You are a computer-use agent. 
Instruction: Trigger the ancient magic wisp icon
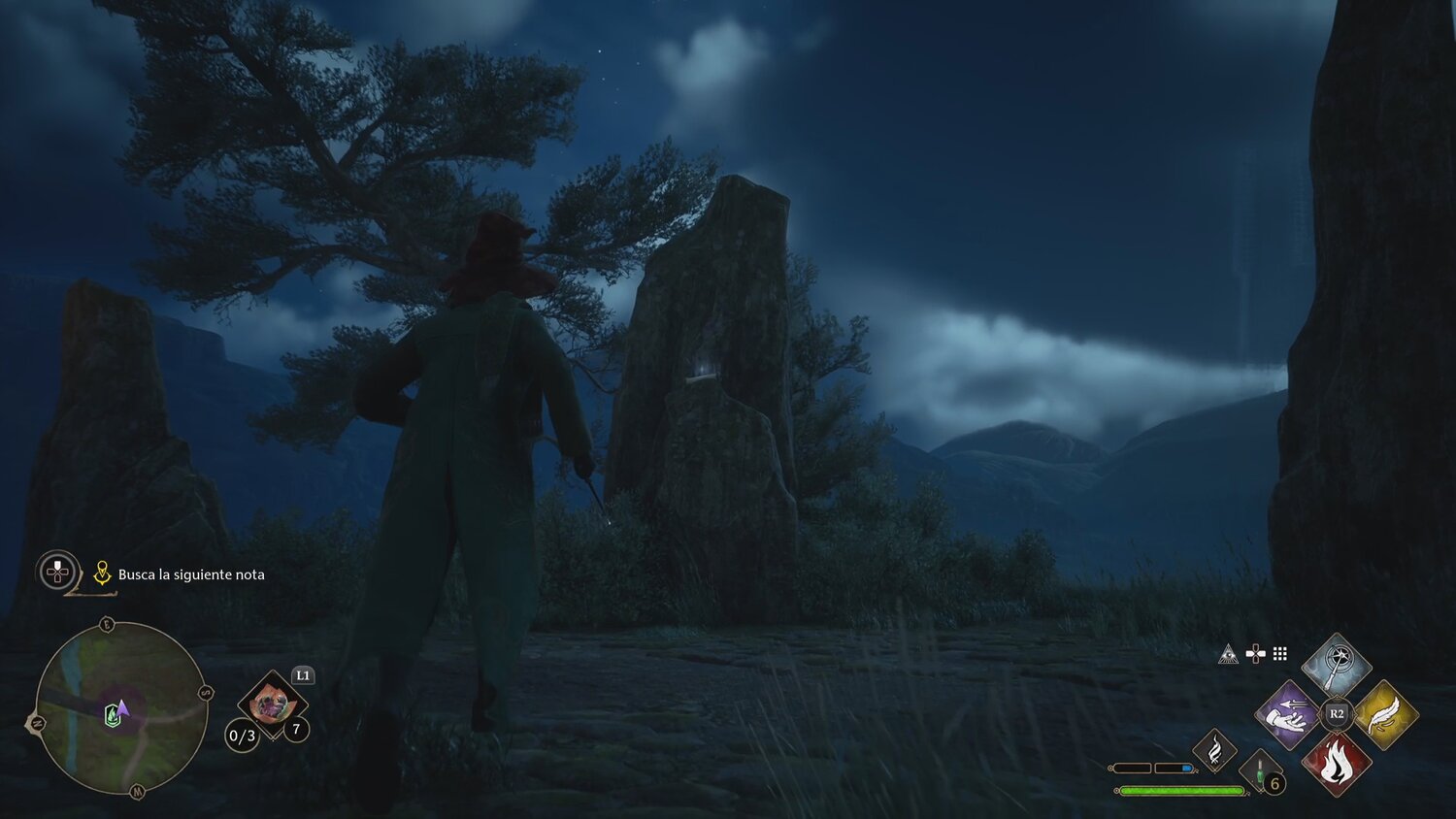pyautogui.click(x=1214, y=750)
